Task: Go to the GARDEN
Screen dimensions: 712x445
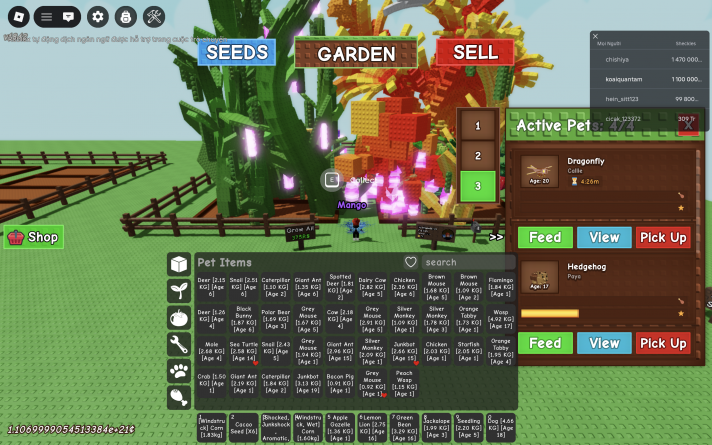Action: tap(356, 54)
